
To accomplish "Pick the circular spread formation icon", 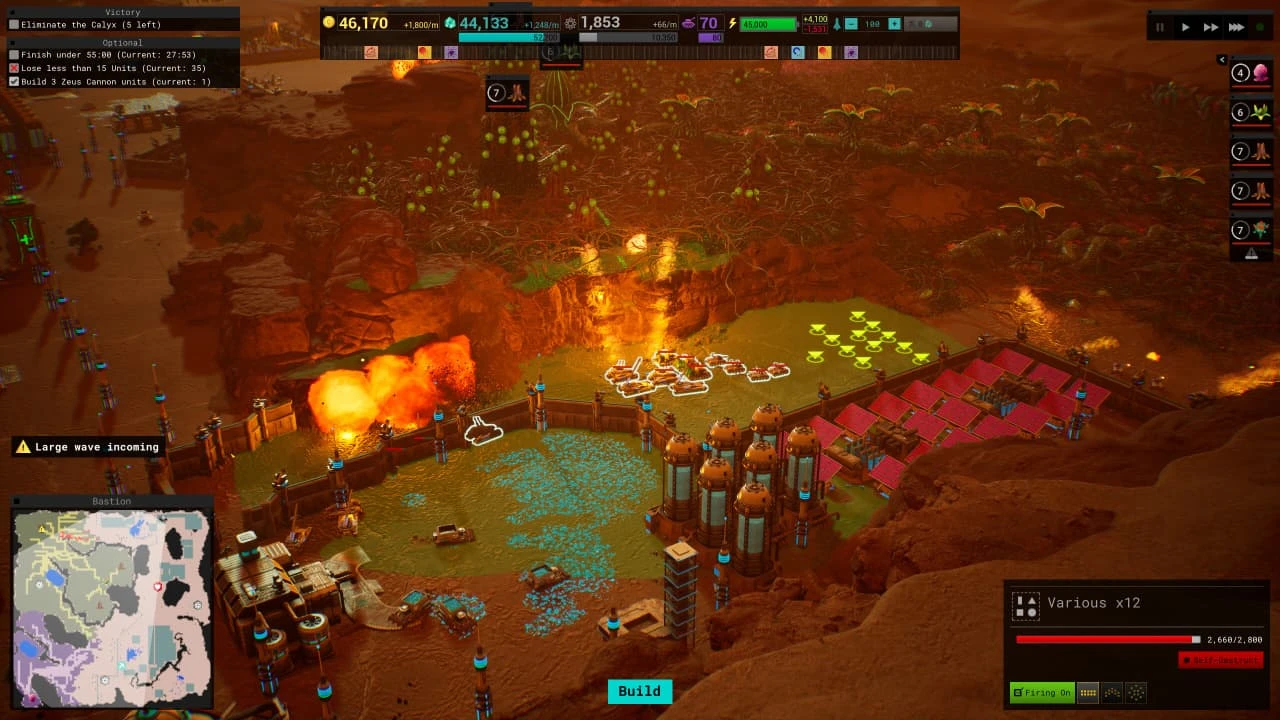I will [1135, 692].
